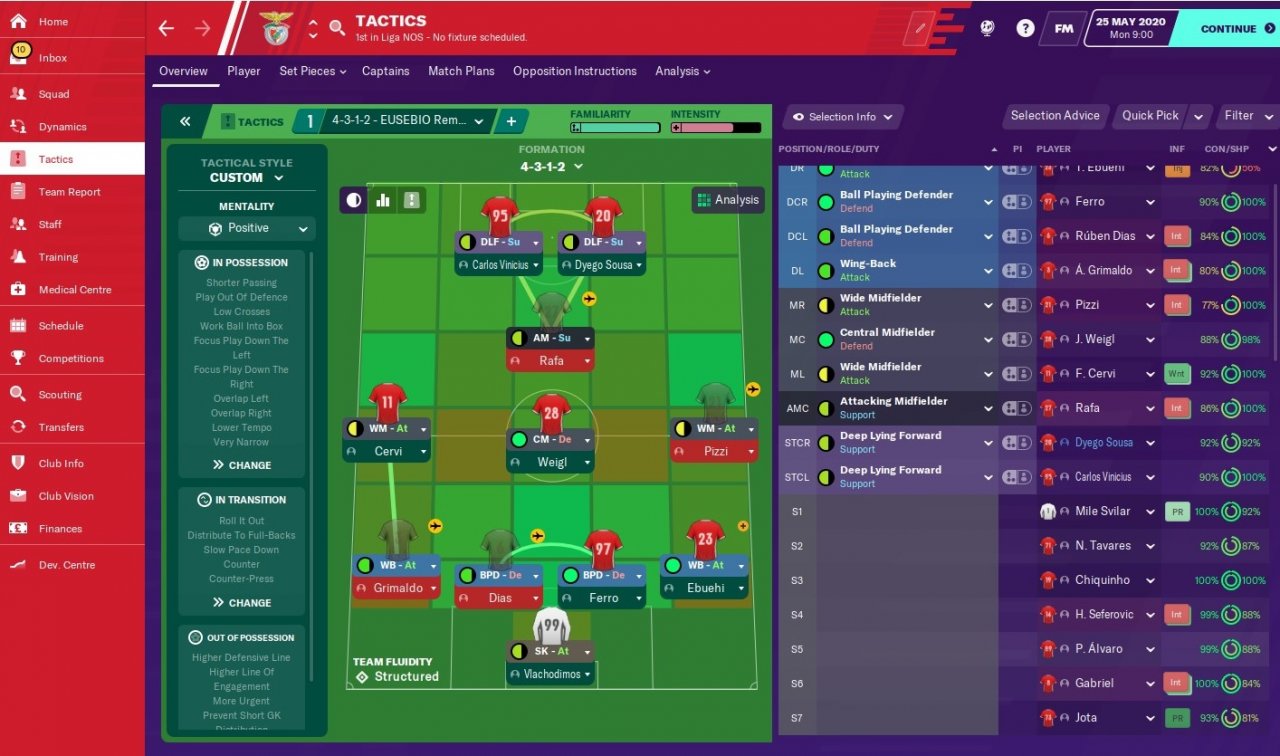Open the Transfers page

point(61,427)
